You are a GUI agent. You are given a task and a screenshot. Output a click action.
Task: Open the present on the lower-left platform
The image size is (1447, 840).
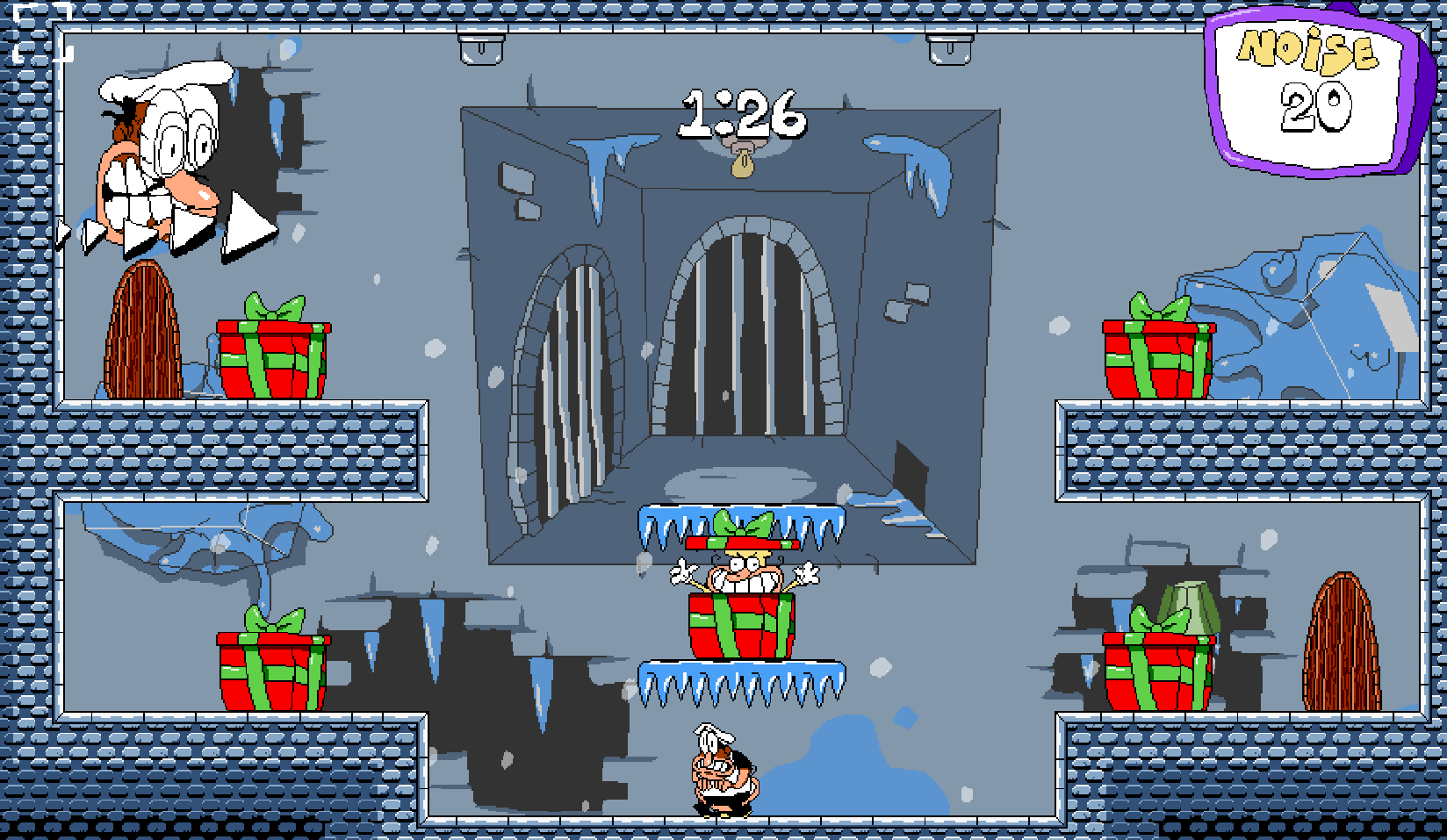(272, 667)
